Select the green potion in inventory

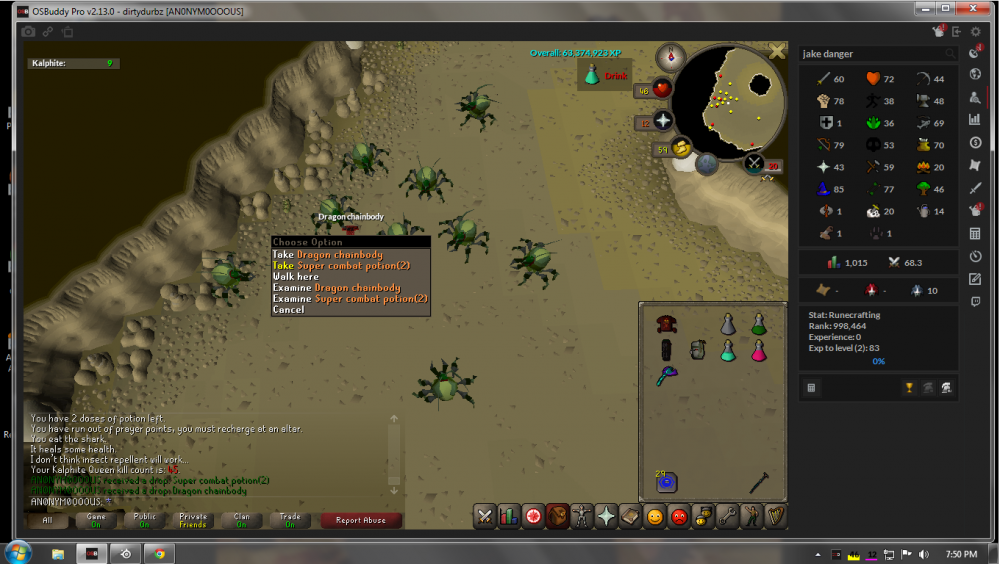759,324
